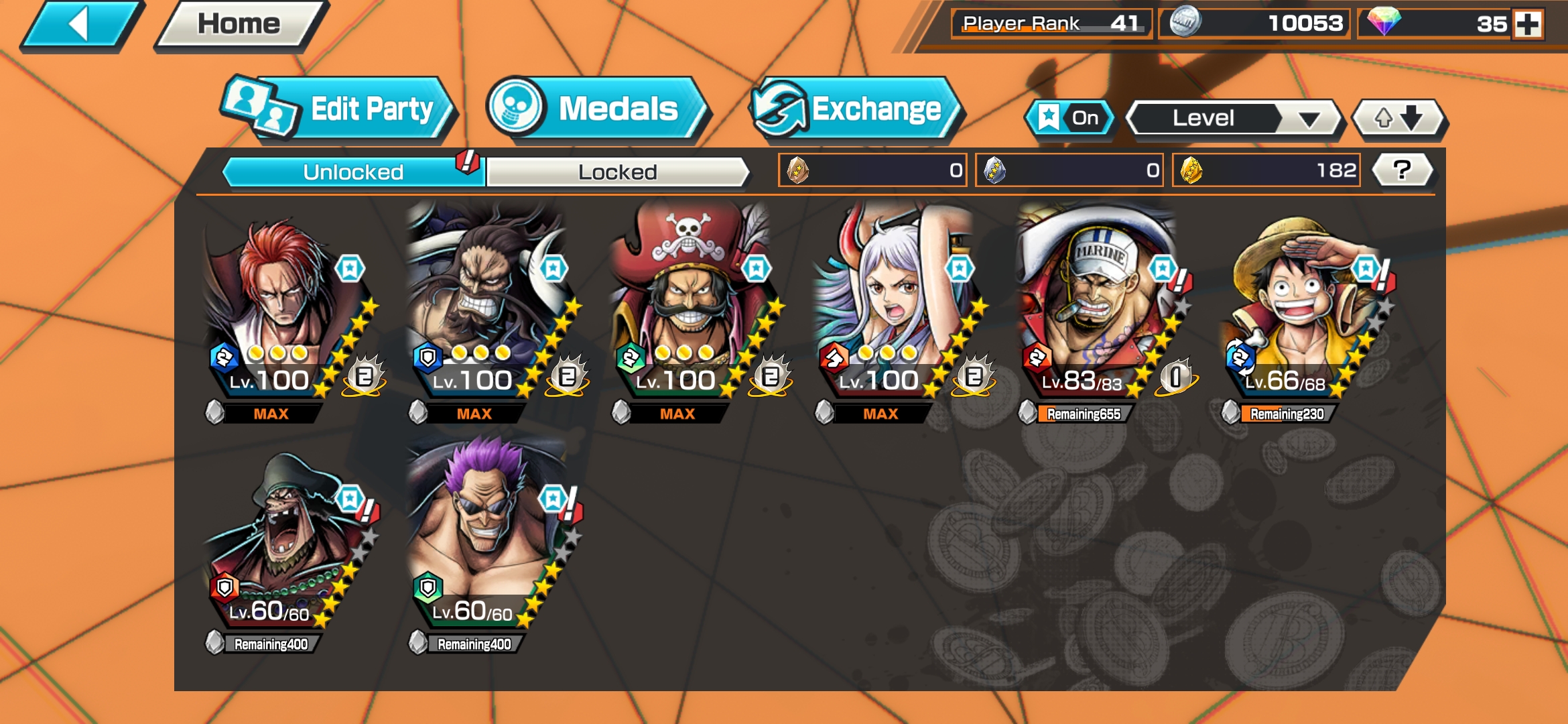Go back with the blue arrow button
The height and width of the screenshot is (724, 1568).
point(80,25)
